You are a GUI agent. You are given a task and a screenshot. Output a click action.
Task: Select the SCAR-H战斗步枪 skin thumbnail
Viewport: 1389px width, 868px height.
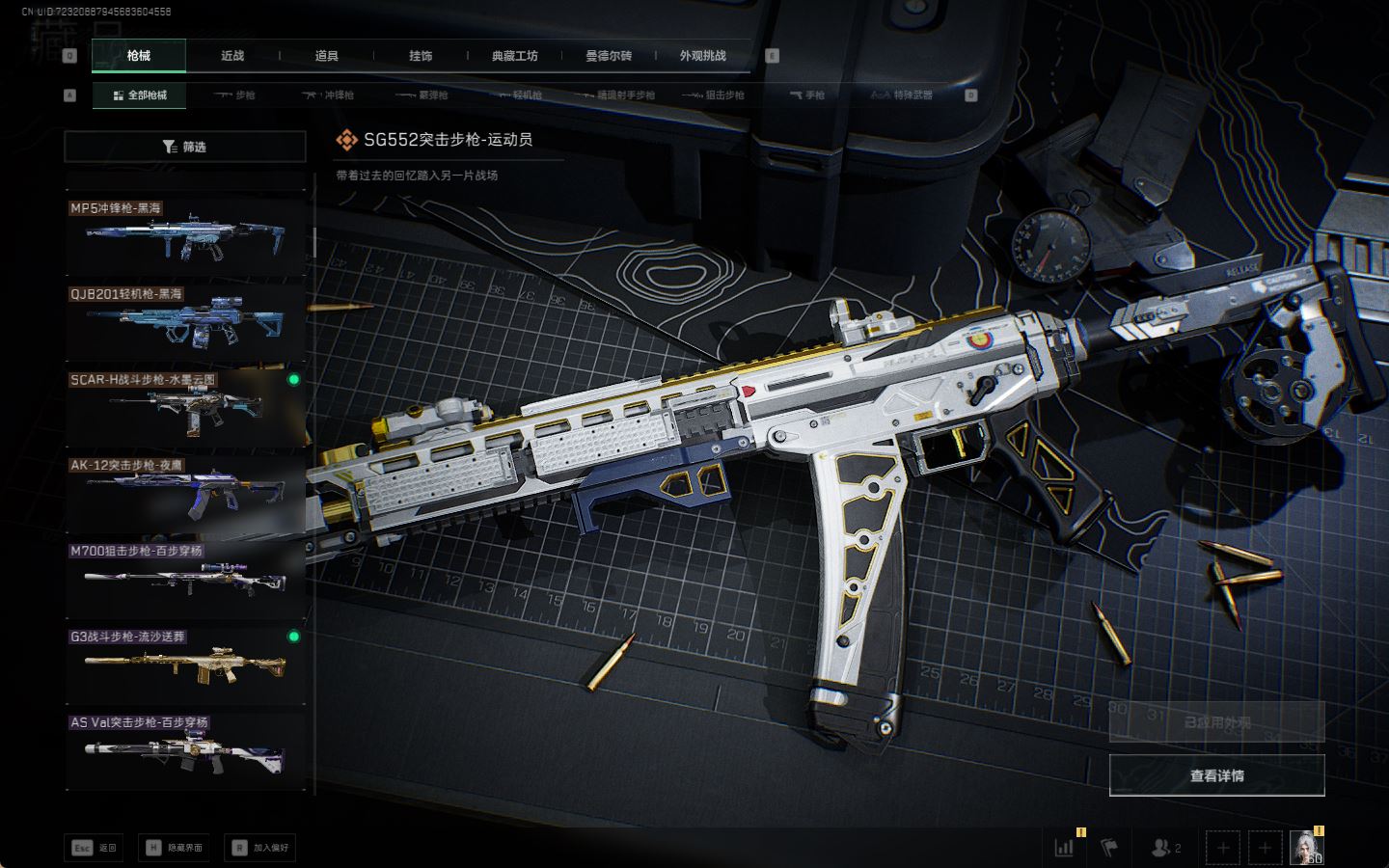pos(185,408)
